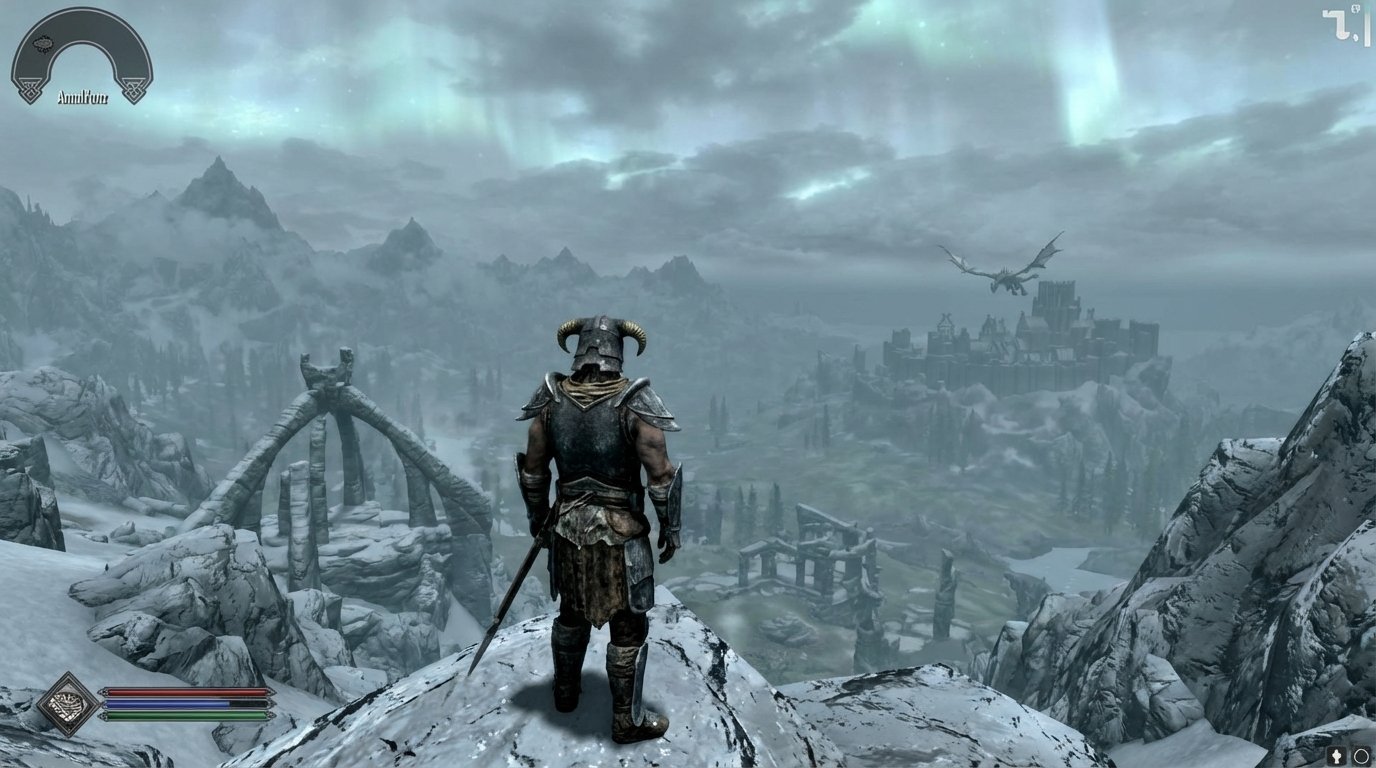This screenshot has width=1376, height=768.
Task: Click the arrow-shaped logo icon at top right
Action: (x=1335, y=22)
